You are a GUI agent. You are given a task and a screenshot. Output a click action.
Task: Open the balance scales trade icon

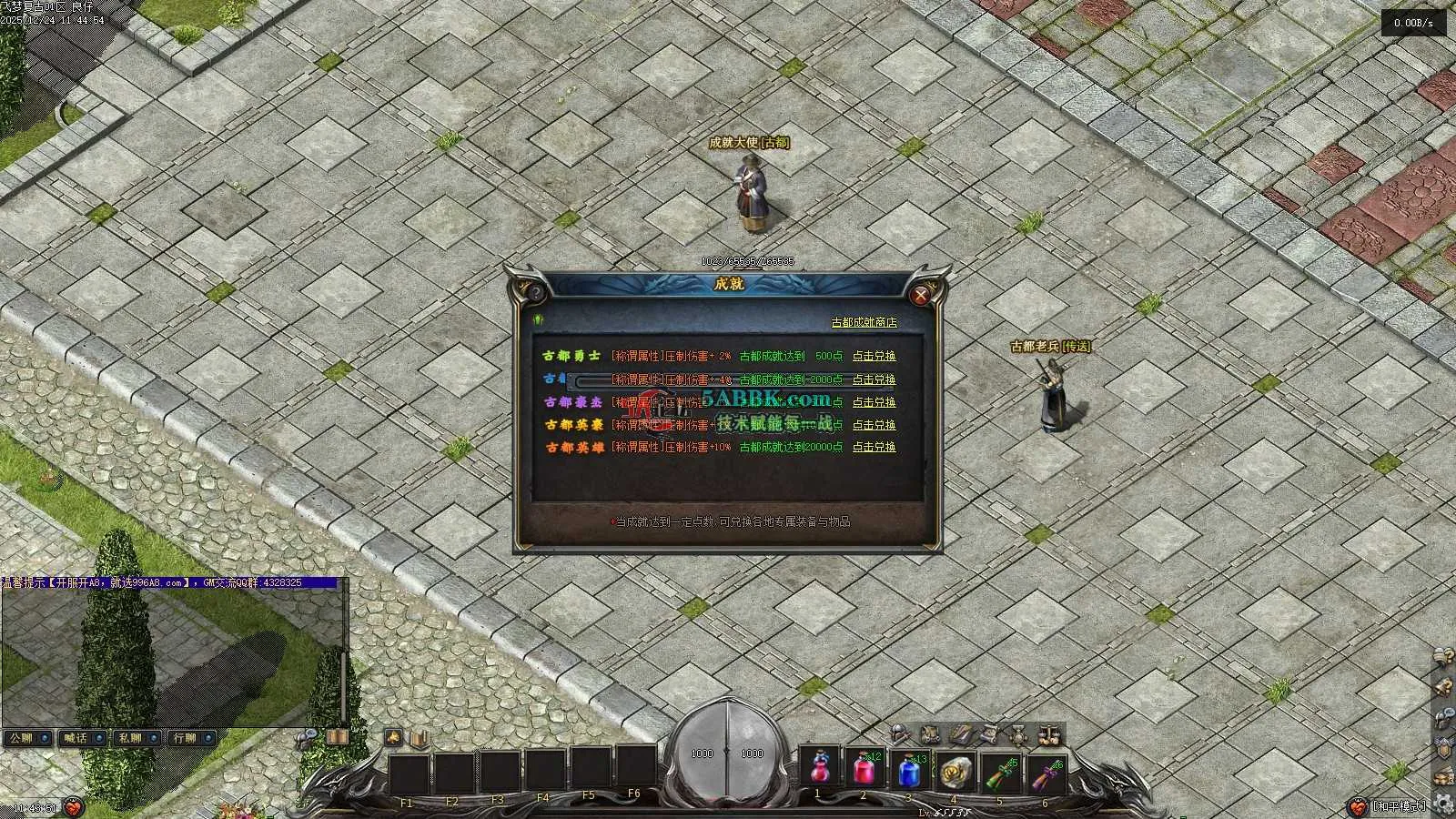(1049, 734)
